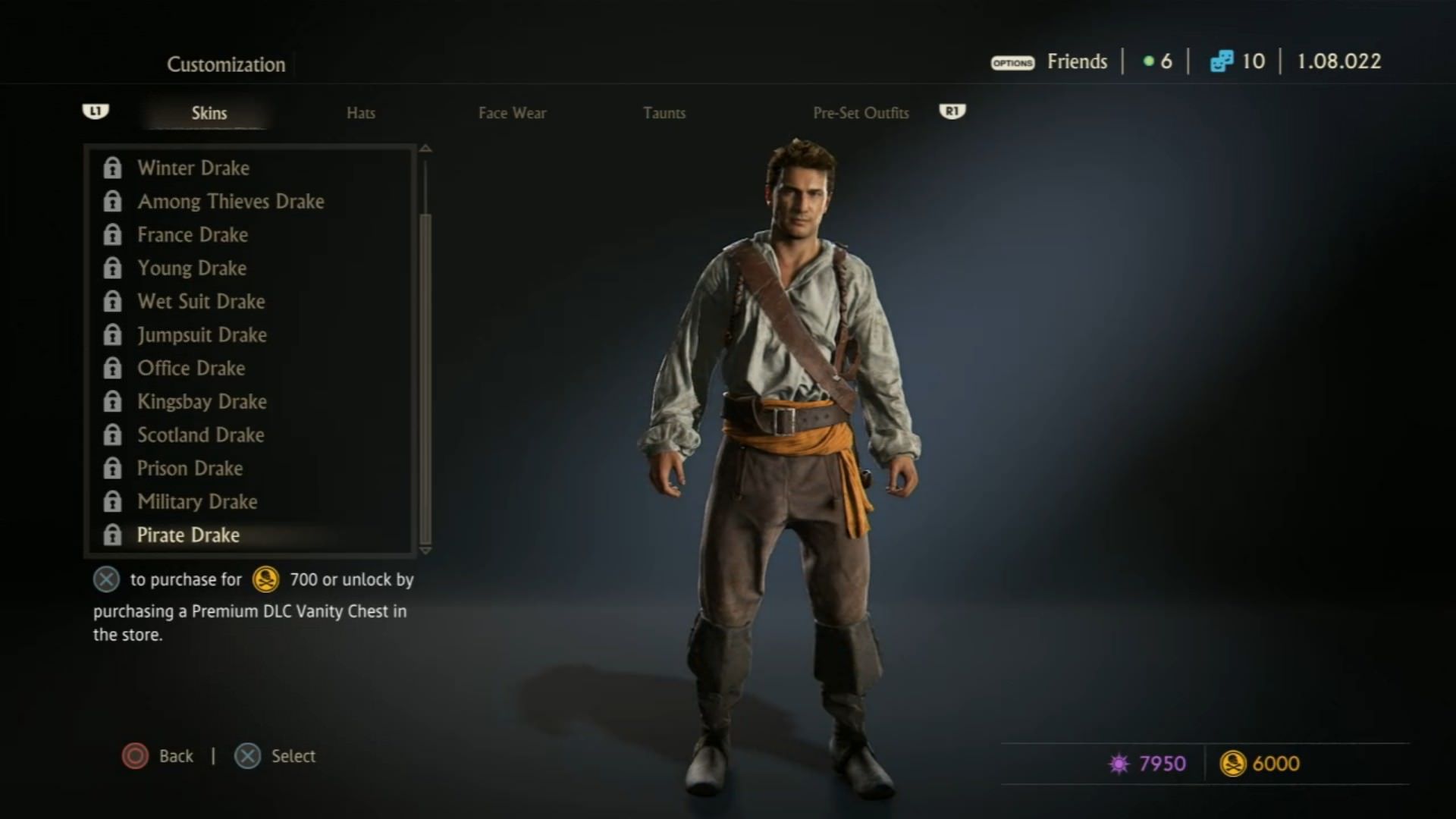Image resolution: width=1456 pixels, height=819 pixels.
Task: Pick the Kingsbay Drake skin
Action: (x=202, y=401)
